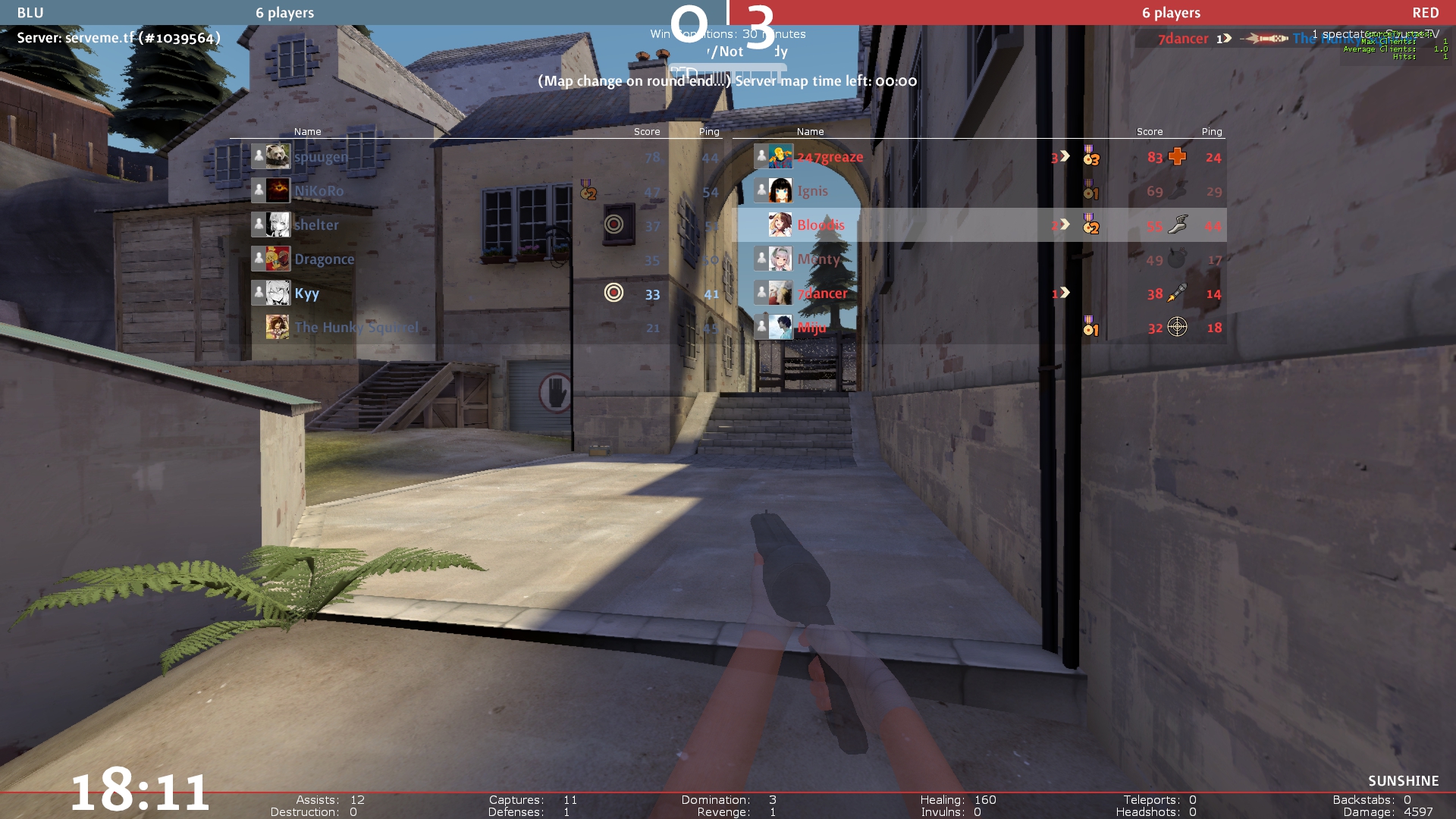
Task: Select Kyy's player row
Action: click(306, 293)
